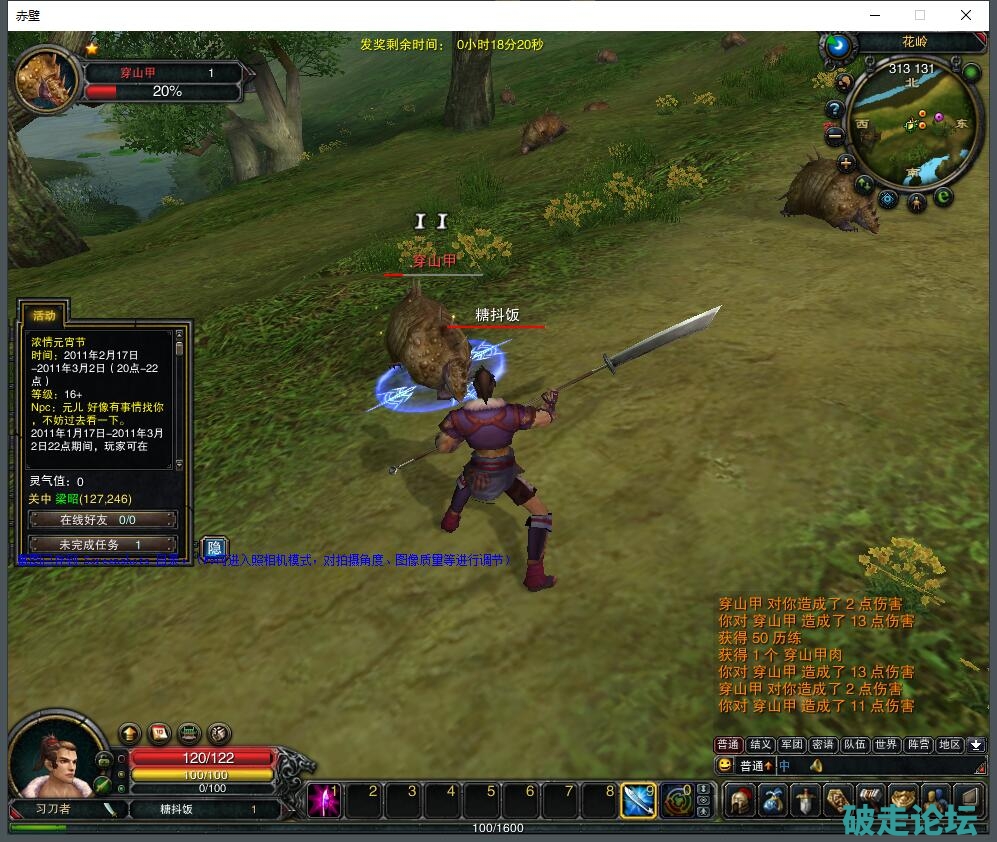This screenshot has height=842, width=997.
Task: Open the emoji smiley picker in chat
Action: point(725,766)
